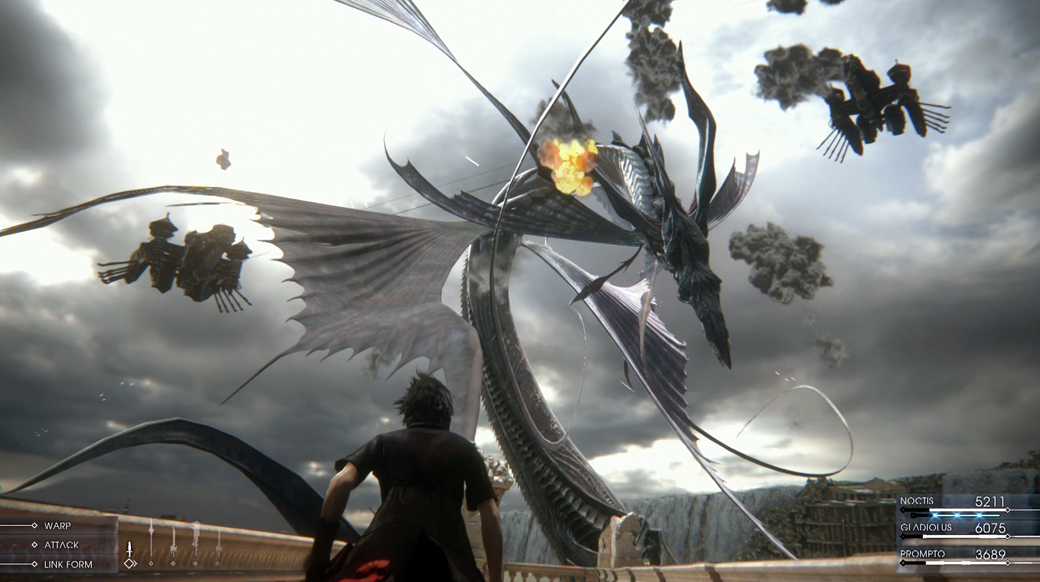
Task: Choose the Warp command
Action: coord(57,525)
